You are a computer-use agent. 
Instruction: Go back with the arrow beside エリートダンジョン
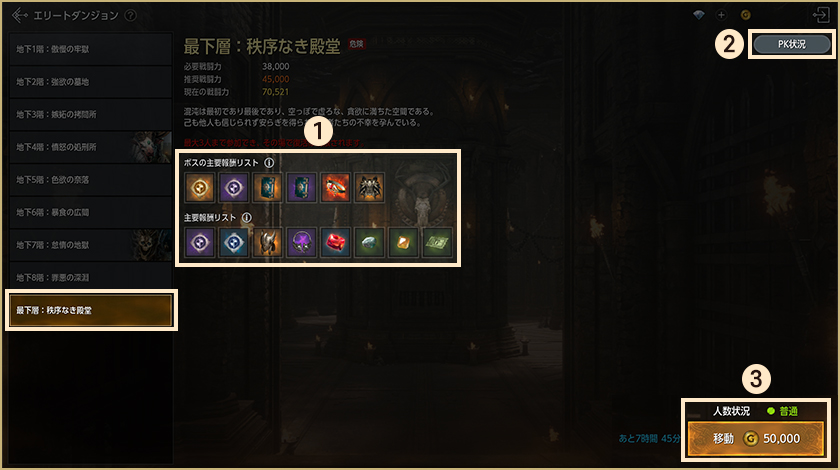point(19,16)
